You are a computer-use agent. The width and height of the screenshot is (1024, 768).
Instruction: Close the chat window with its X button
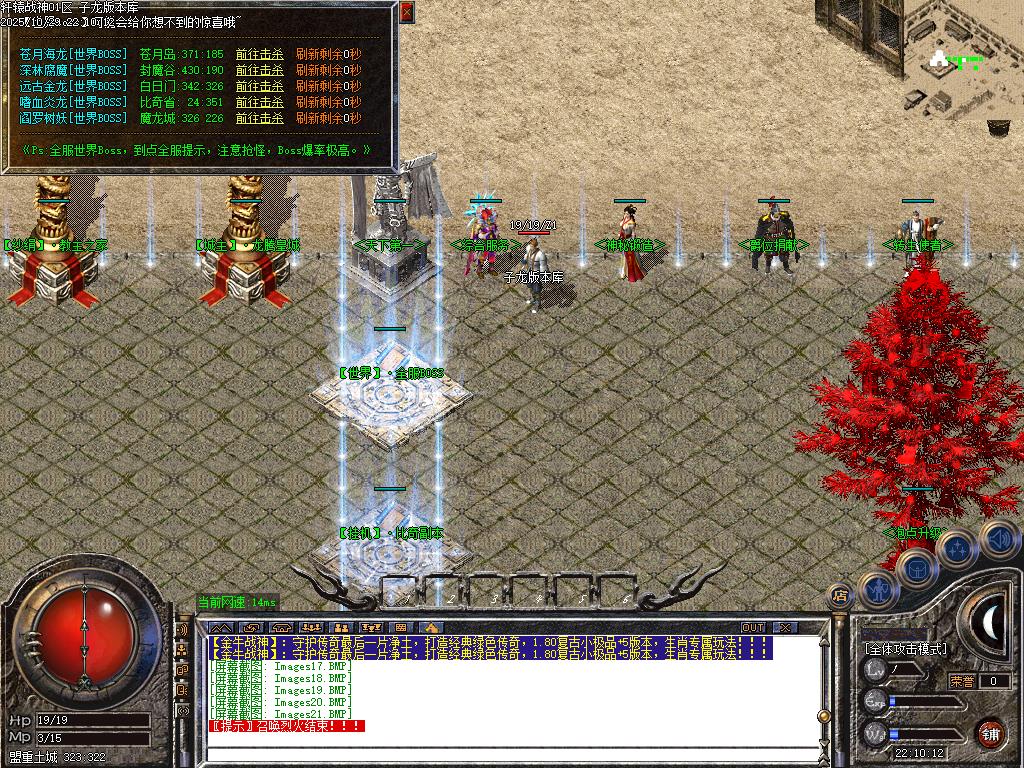pos(785,628)
